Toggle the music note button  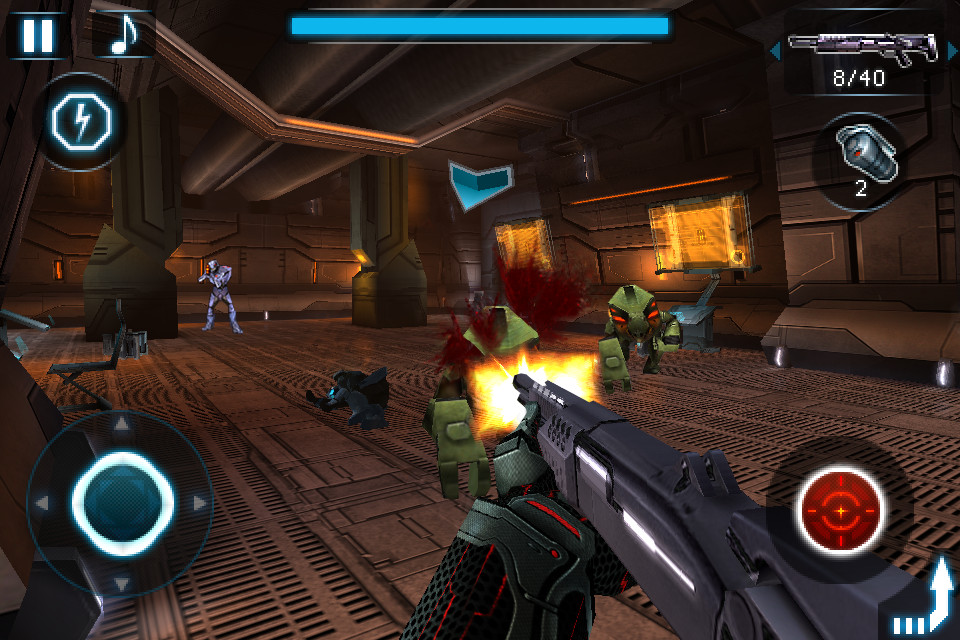[x=122, y=35]
